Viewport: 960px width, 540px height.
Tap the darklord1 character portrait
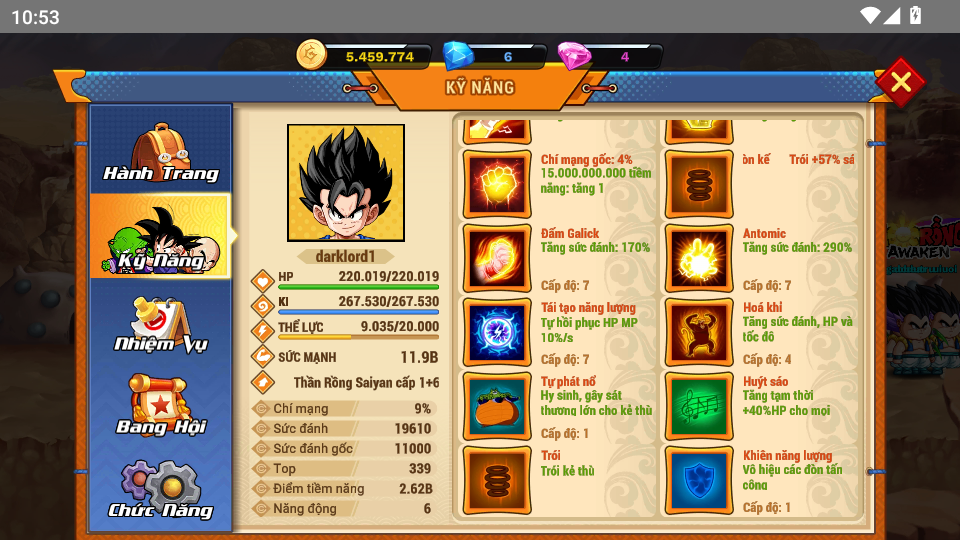click(346, 183)
